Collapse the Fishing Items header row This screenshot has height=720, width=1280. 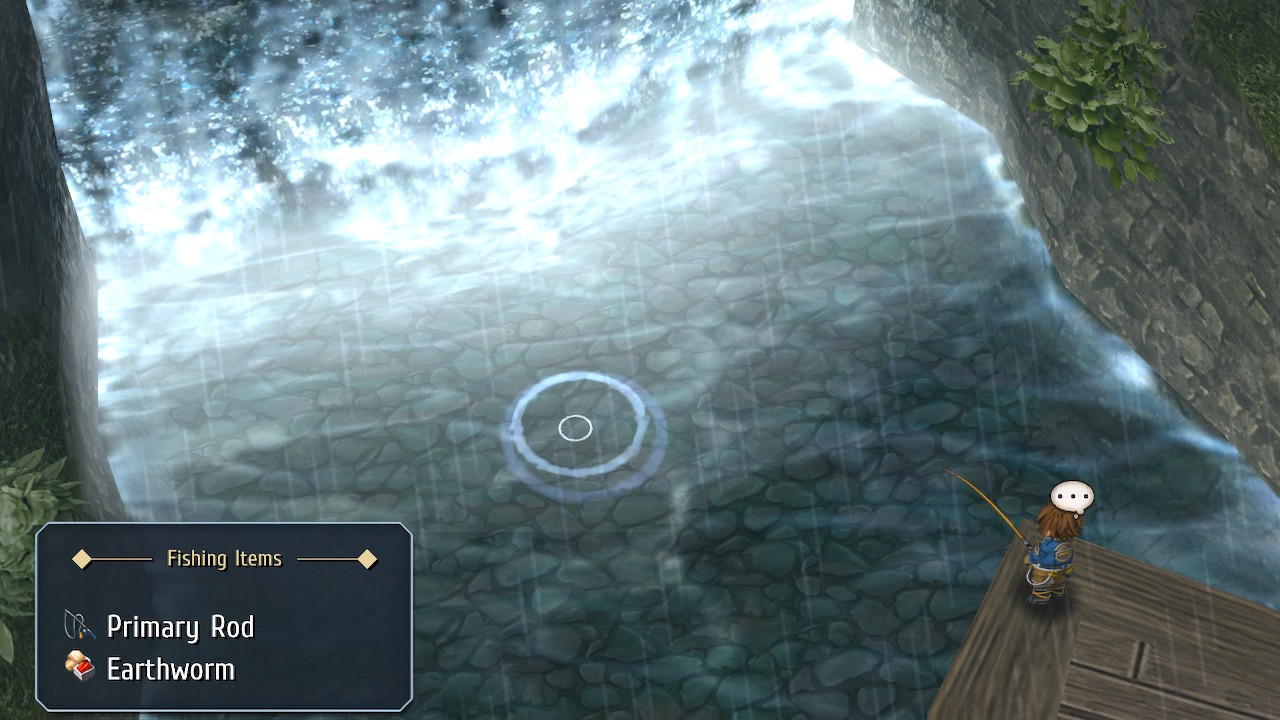225,560
